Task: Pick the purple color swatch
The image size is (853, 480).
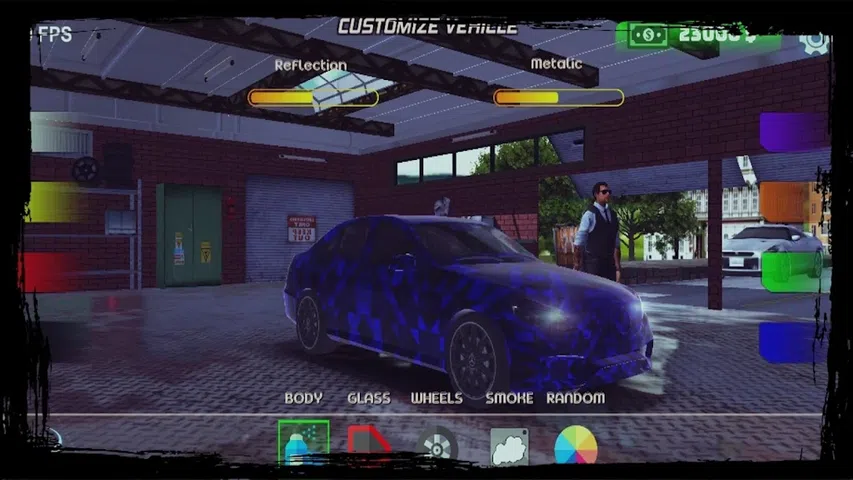Action: [793, 132]
